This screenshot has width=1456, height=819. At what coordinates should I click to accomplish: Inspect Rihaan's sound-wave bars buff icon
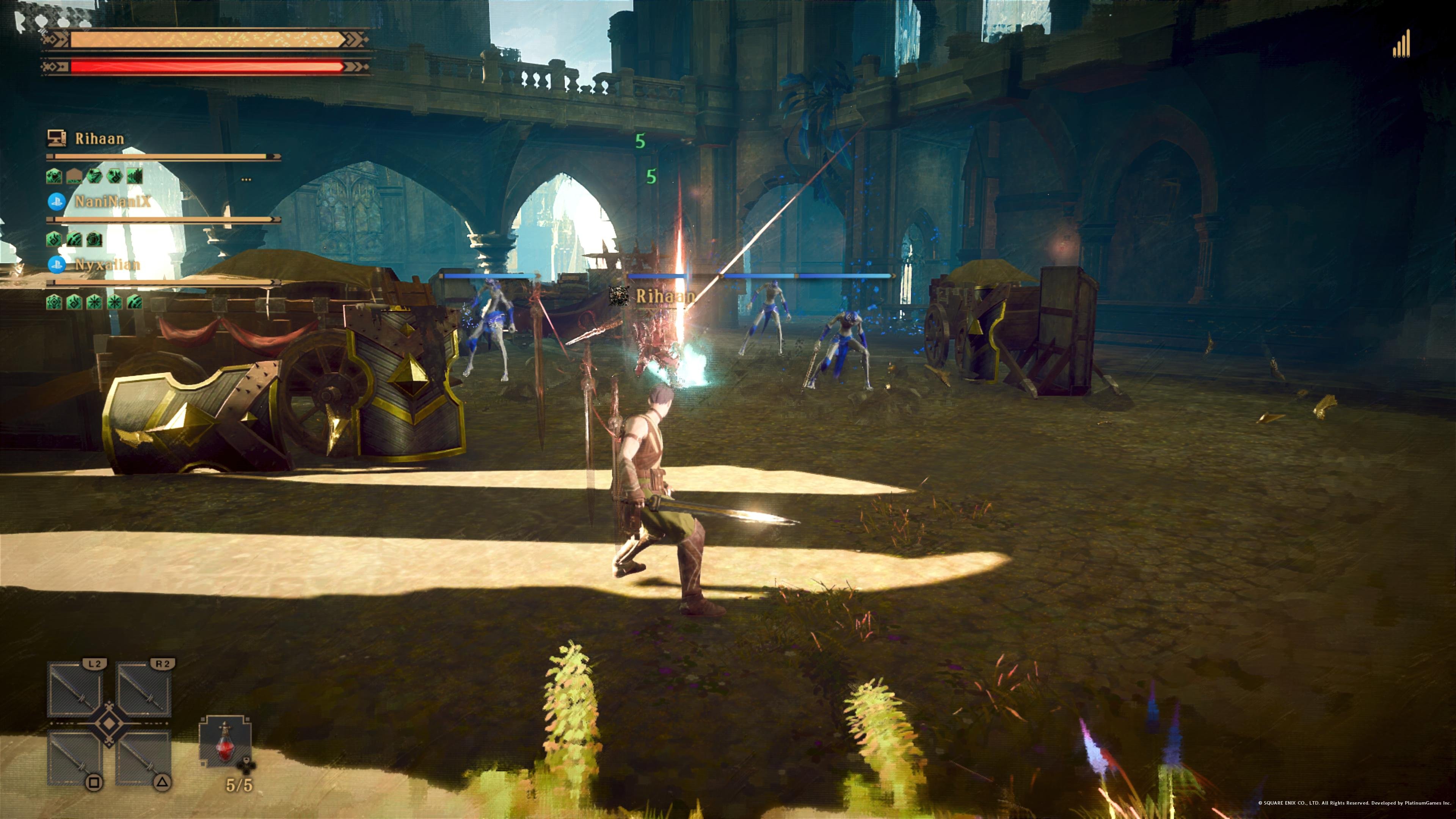(x=135, y=176)
